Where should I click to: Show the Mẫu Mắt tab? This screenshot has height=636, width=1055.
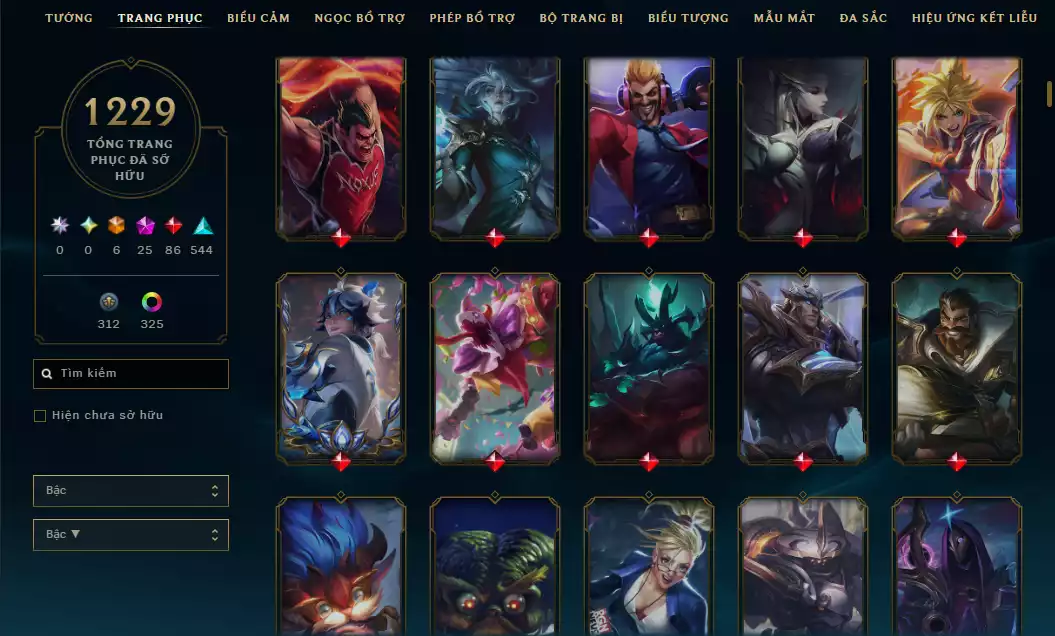pos(784,18)
